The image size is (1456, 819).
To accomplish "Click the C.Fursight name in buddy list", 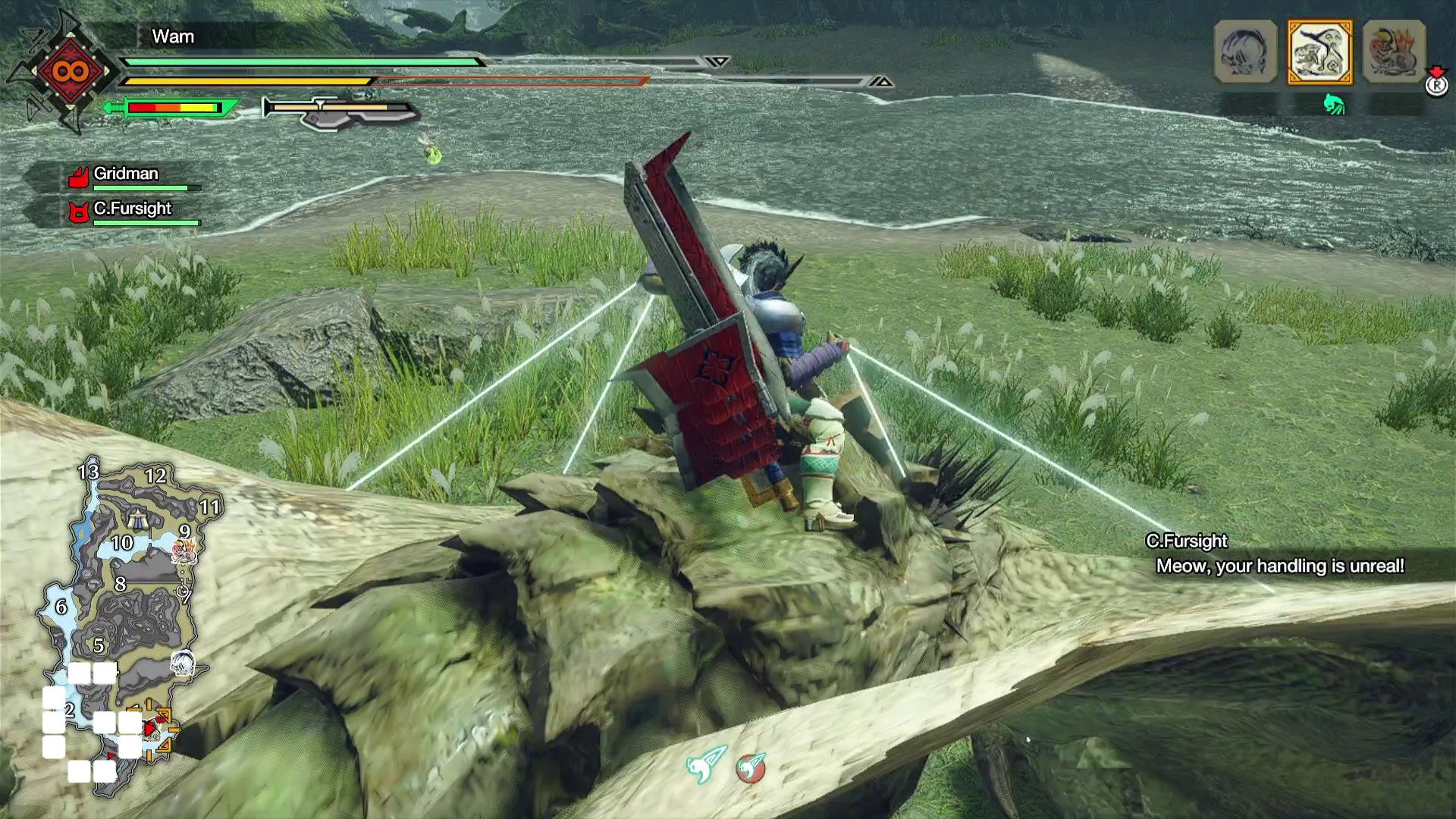I will click(133, 207).
